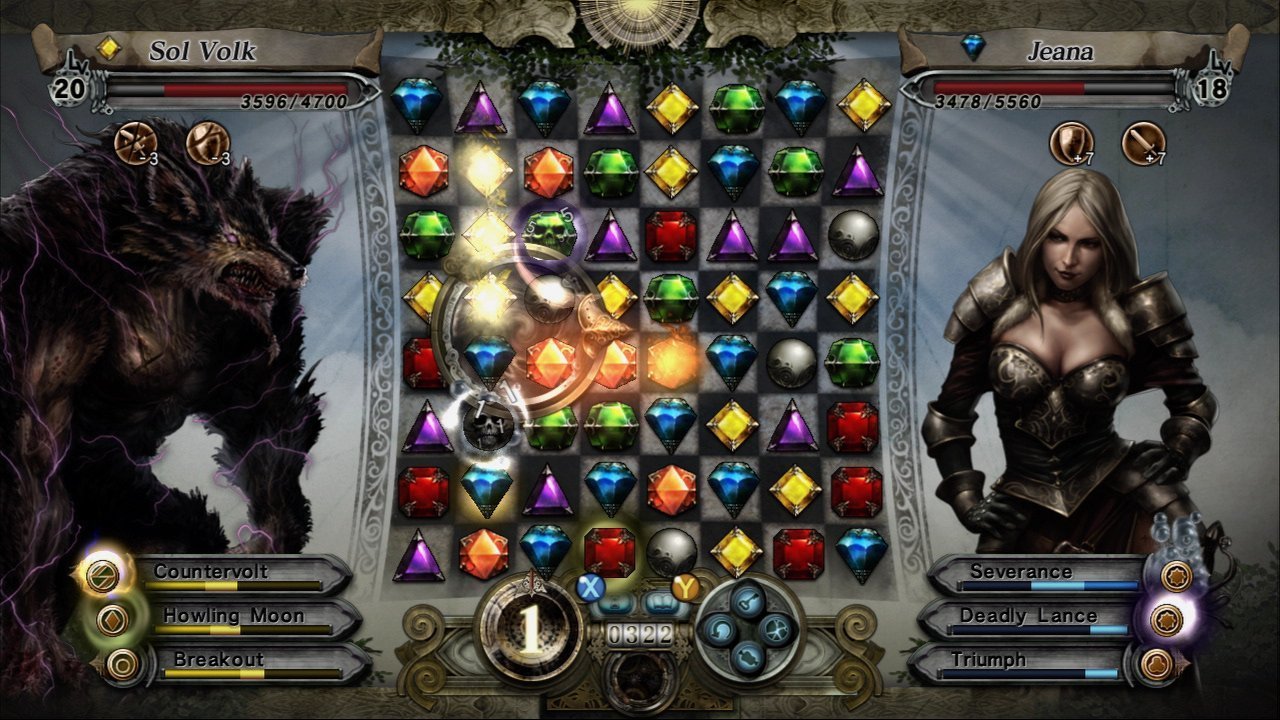This screenshot has width=1280, height=720.
Task: Select the curved arrow icon on the dial
Action: (x=718, y=628)
